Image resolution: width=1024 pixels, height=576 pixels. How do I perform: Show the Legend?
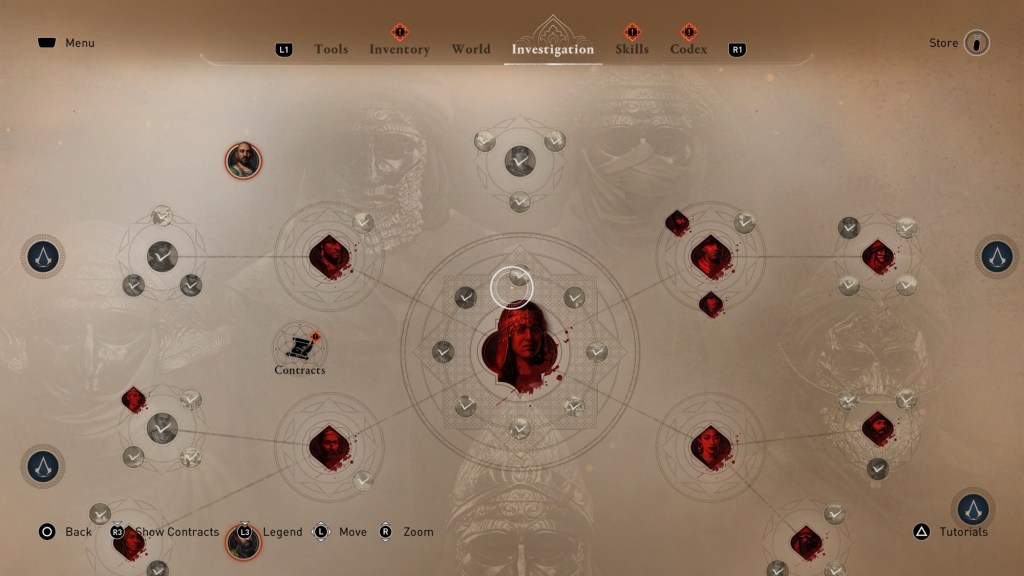click(x=272, y=532)
